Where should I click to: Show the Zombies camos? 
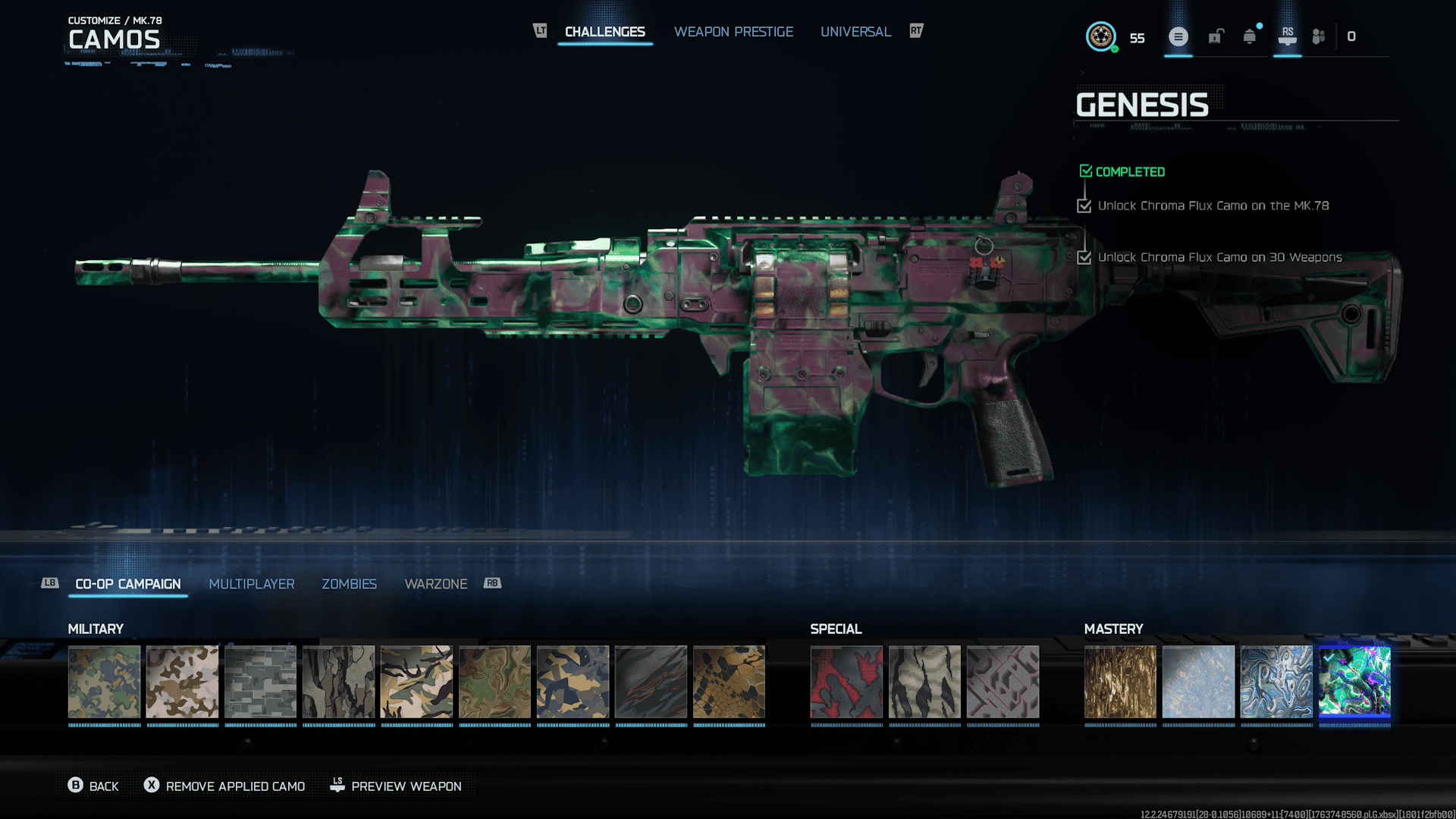click(349, 584)
